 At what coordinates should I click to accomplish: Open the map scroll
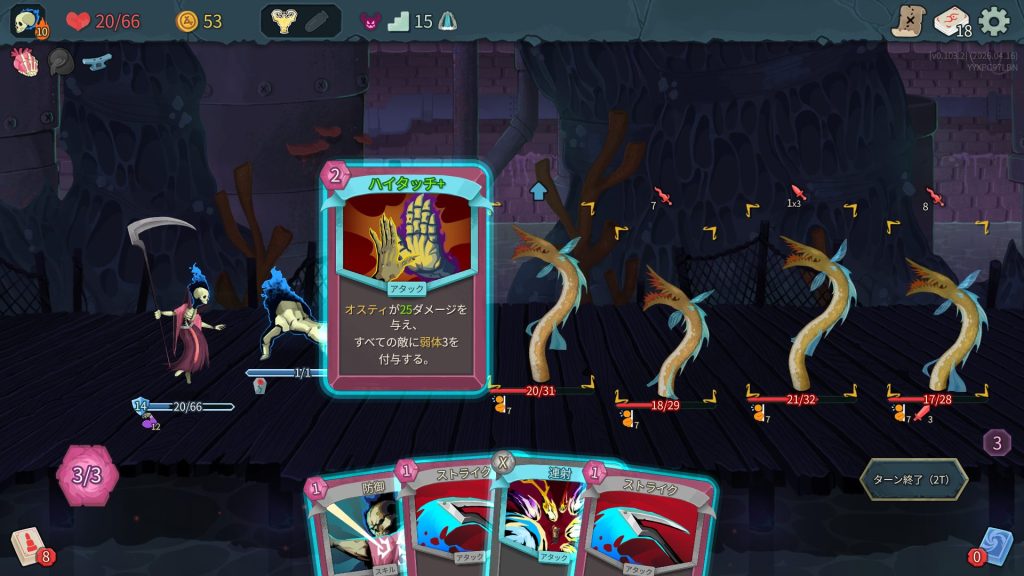coord(908,21)
